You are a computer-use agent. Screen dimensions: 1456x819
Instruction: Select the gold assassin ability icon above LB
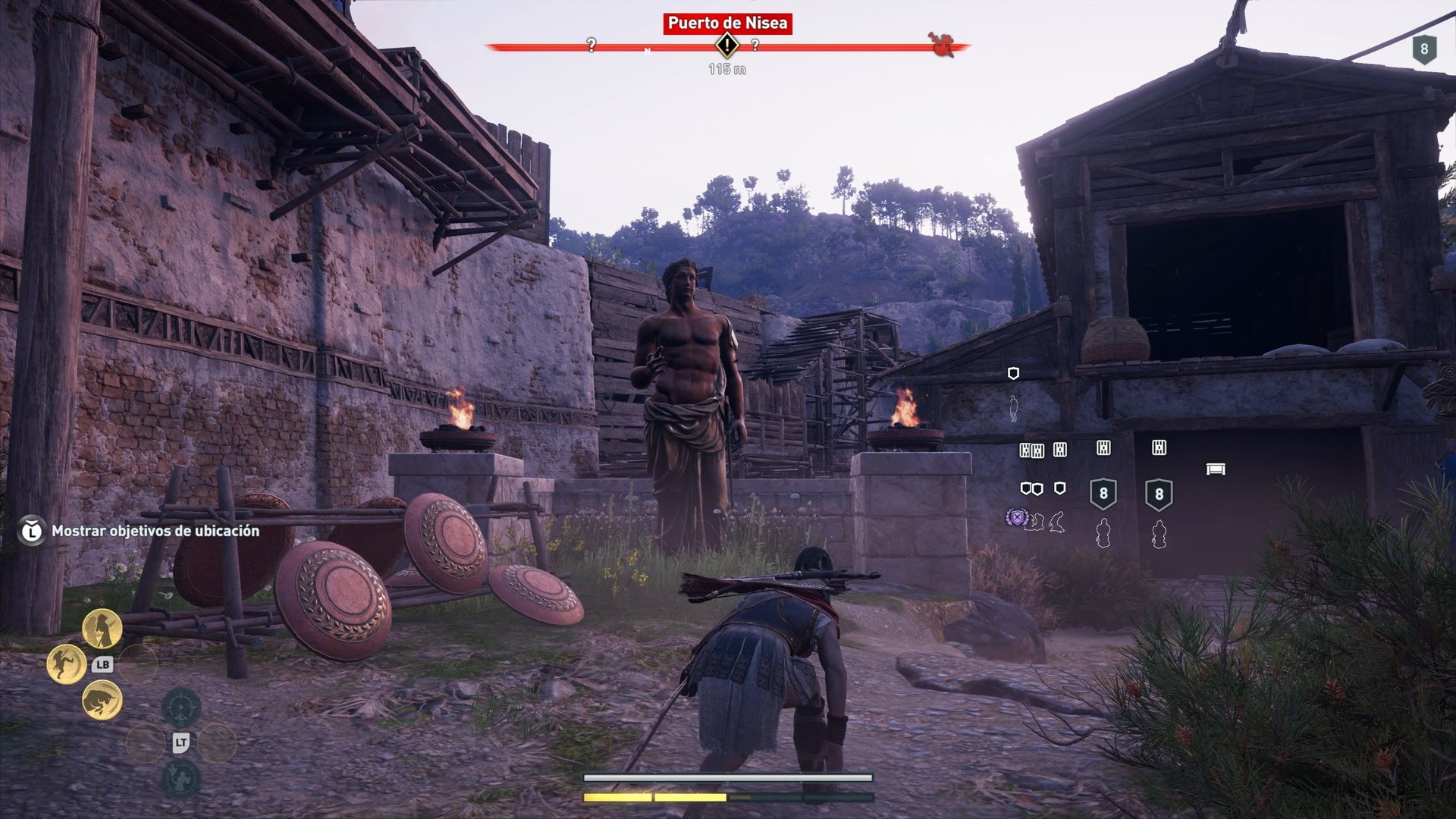point(102,629)
